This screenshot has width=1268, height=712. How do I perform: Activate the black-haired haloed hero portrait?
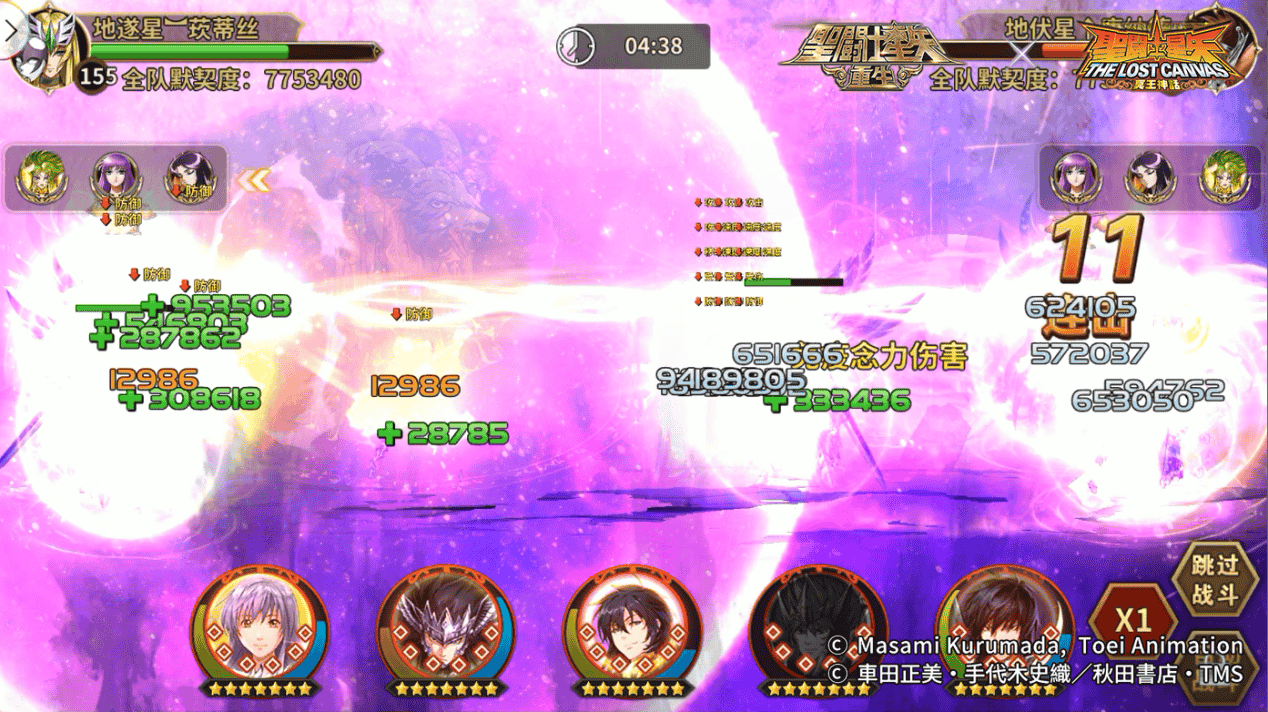[631, 630]
